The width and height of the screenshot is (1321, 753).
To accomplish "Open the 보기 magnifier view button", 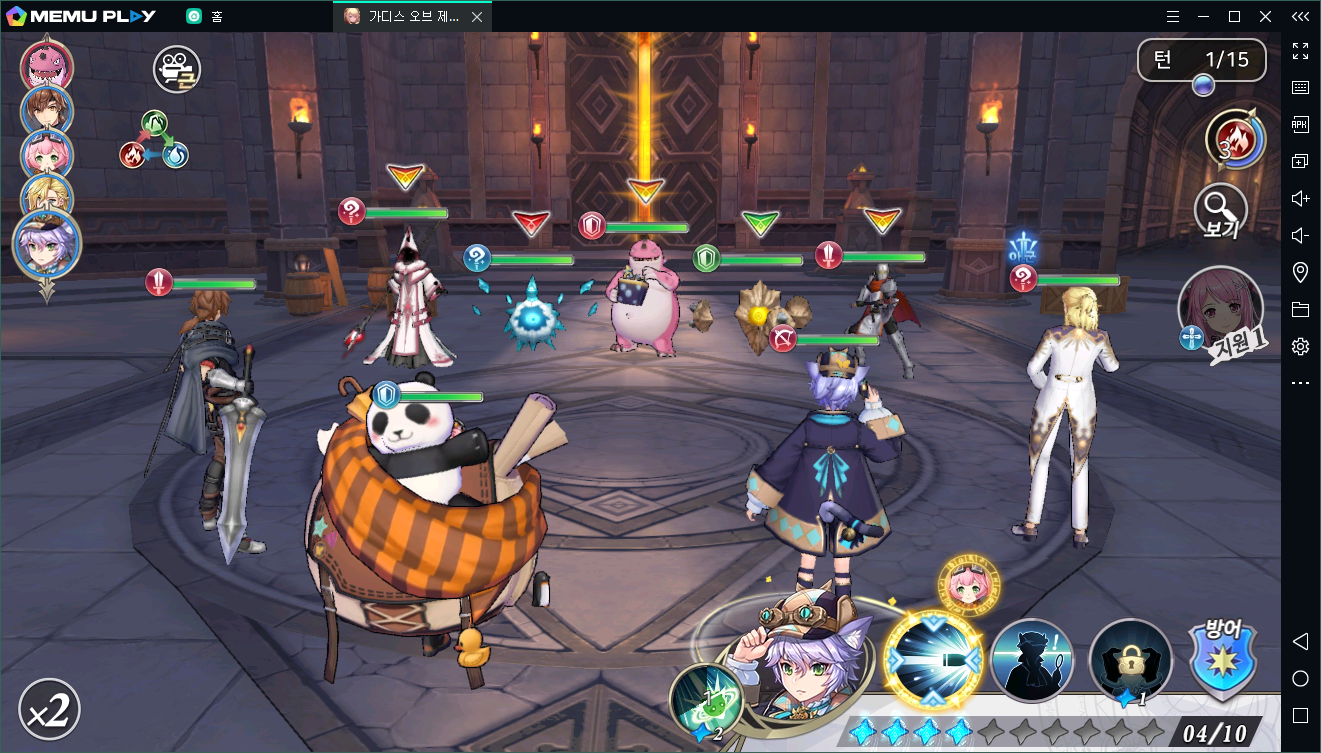I will (x=1220, y=212).
